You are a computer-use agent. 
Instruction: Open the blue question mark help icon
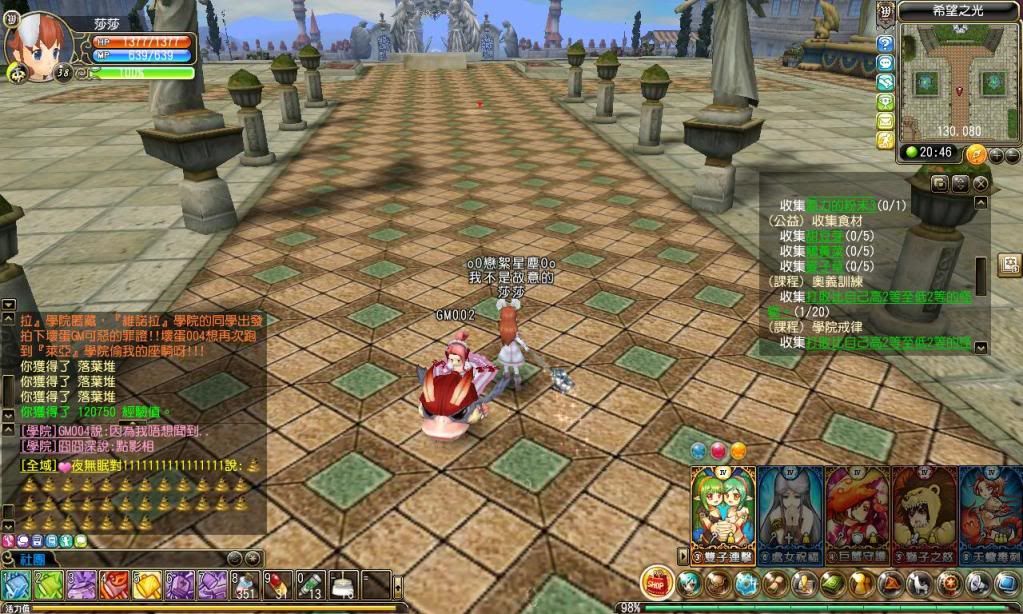pos(885,44)
